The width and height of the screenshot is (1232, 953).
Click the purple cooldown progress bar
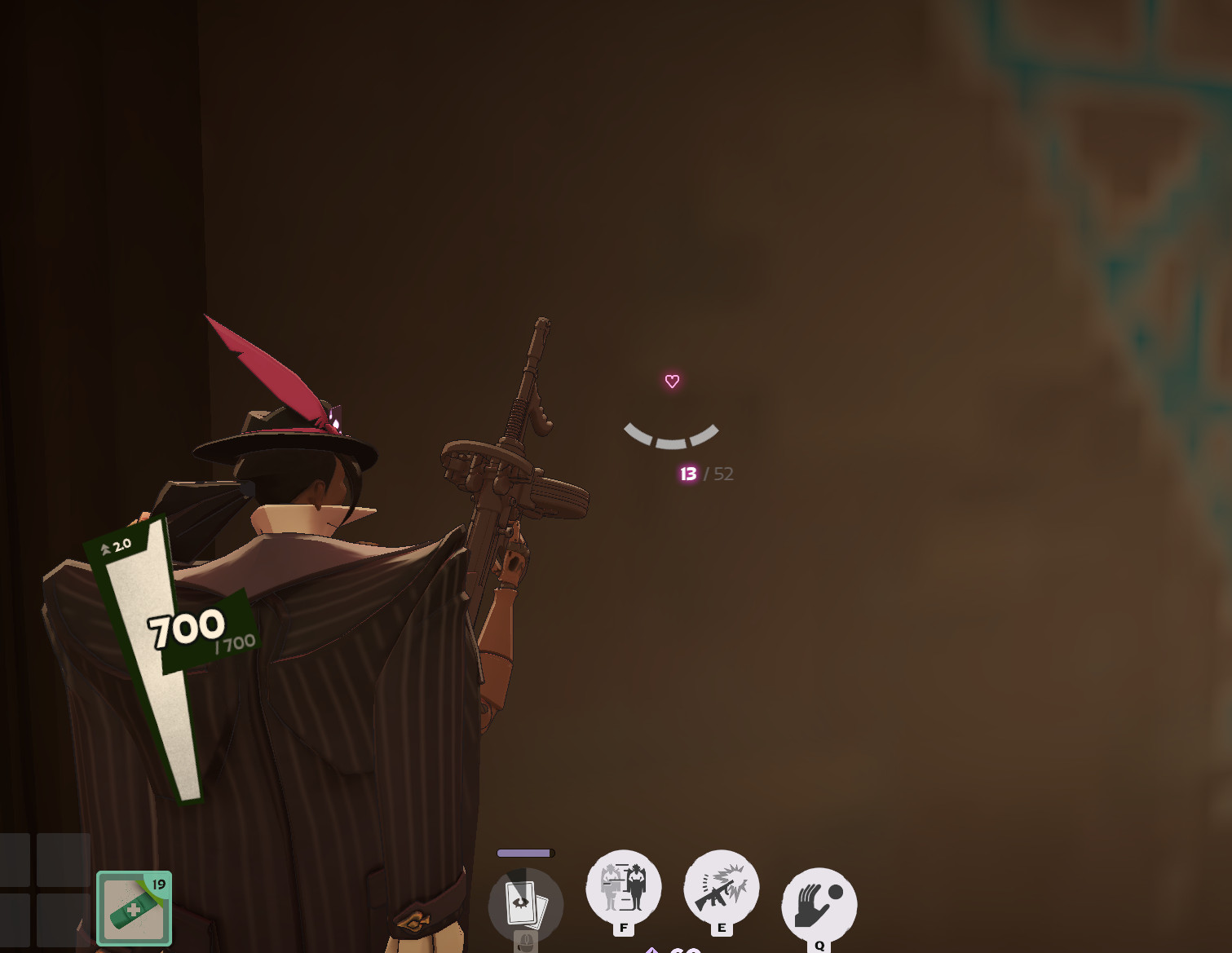523,851
